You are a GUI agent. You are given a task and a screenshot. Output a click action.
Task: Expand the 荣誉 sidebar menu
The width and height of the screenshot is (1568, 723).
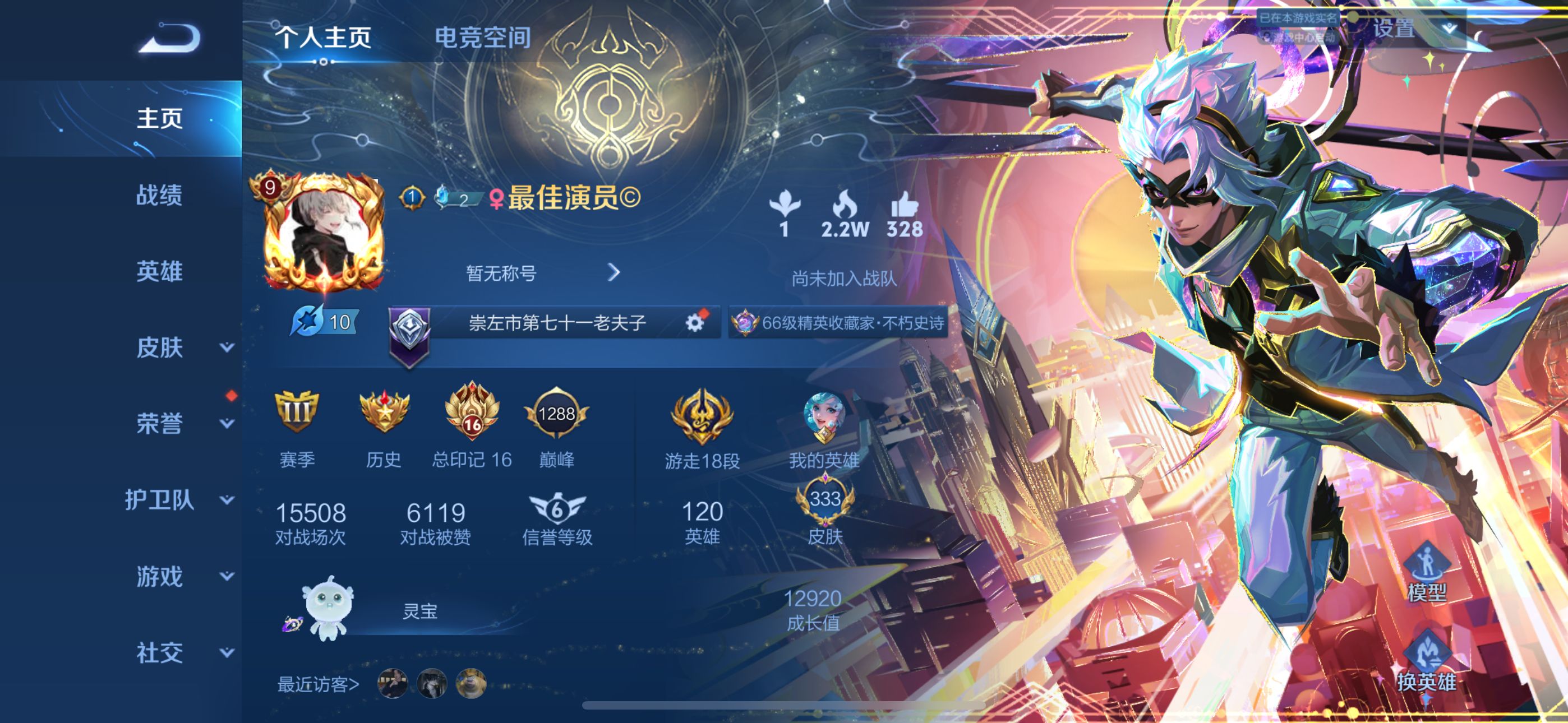pos(227,424)
